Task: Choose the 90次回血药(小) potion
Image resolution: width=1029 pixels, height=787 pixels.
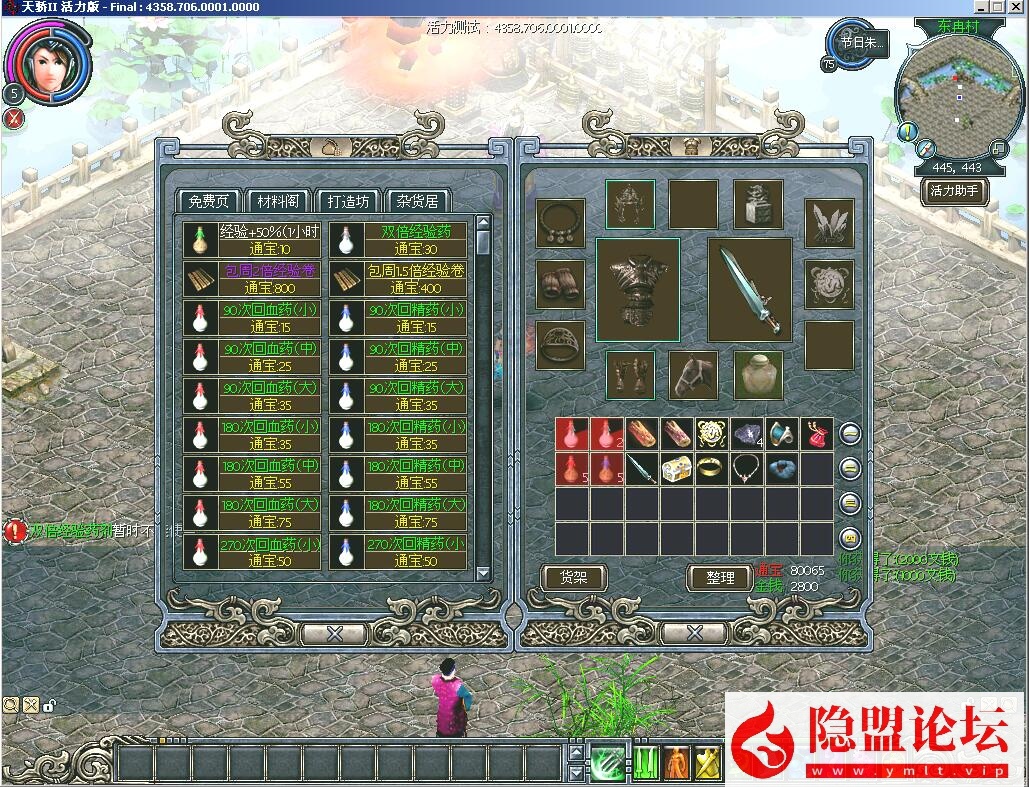Action: tap(253, 318)
